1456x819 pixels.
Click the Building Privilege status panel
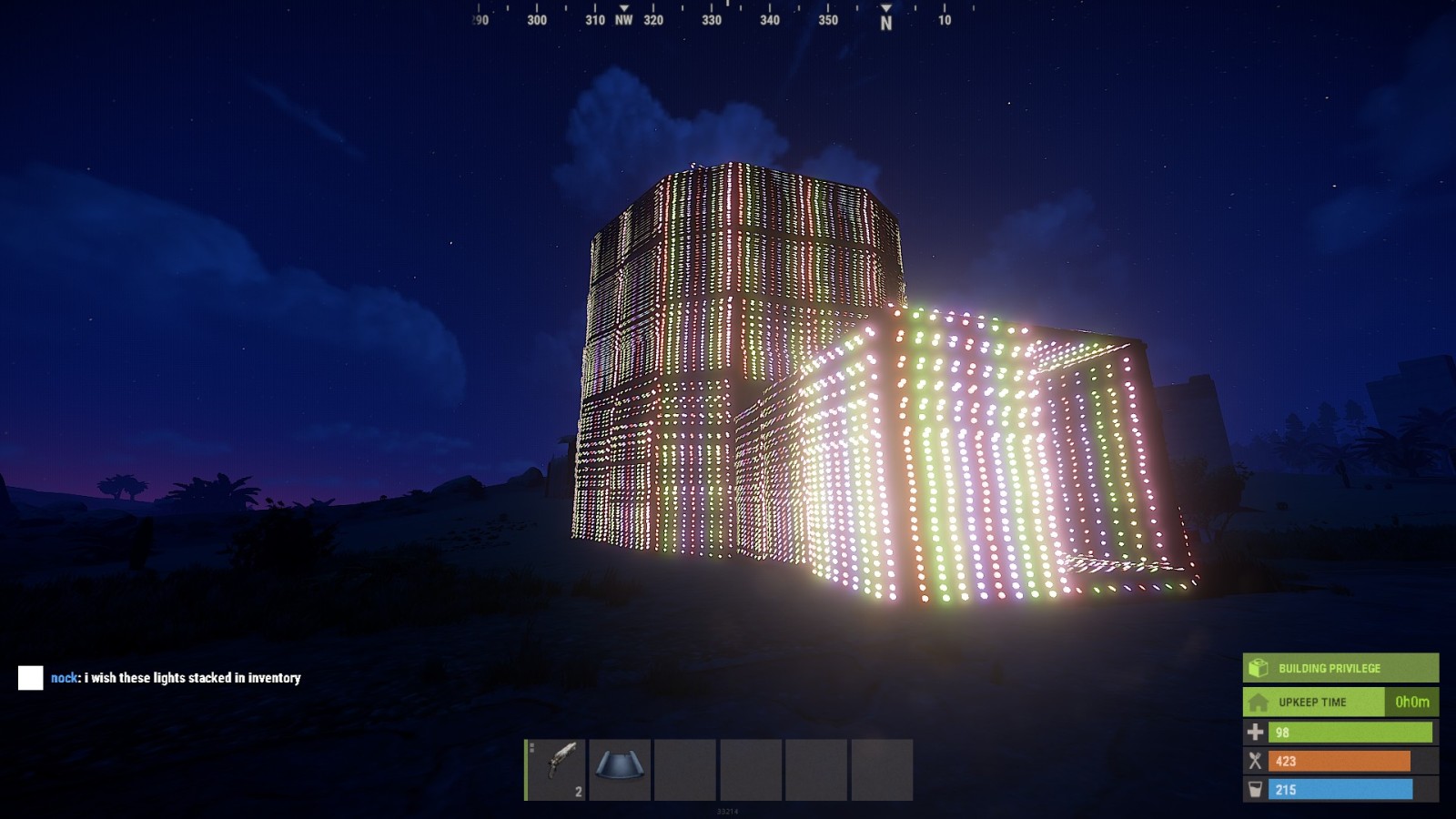[x=1340, y=668]
